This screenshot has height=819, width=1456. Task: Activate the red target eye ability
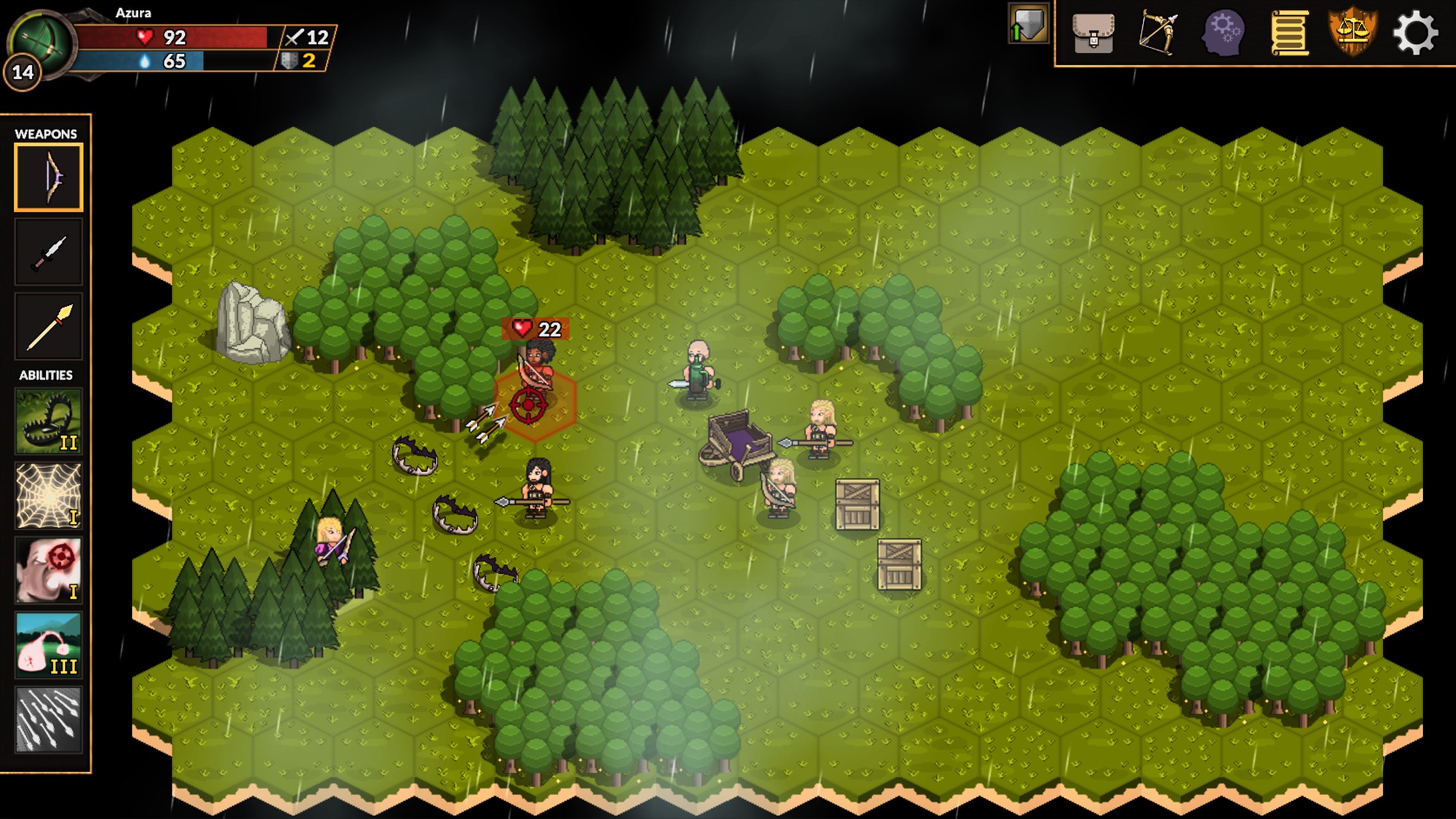click(49, 570)
